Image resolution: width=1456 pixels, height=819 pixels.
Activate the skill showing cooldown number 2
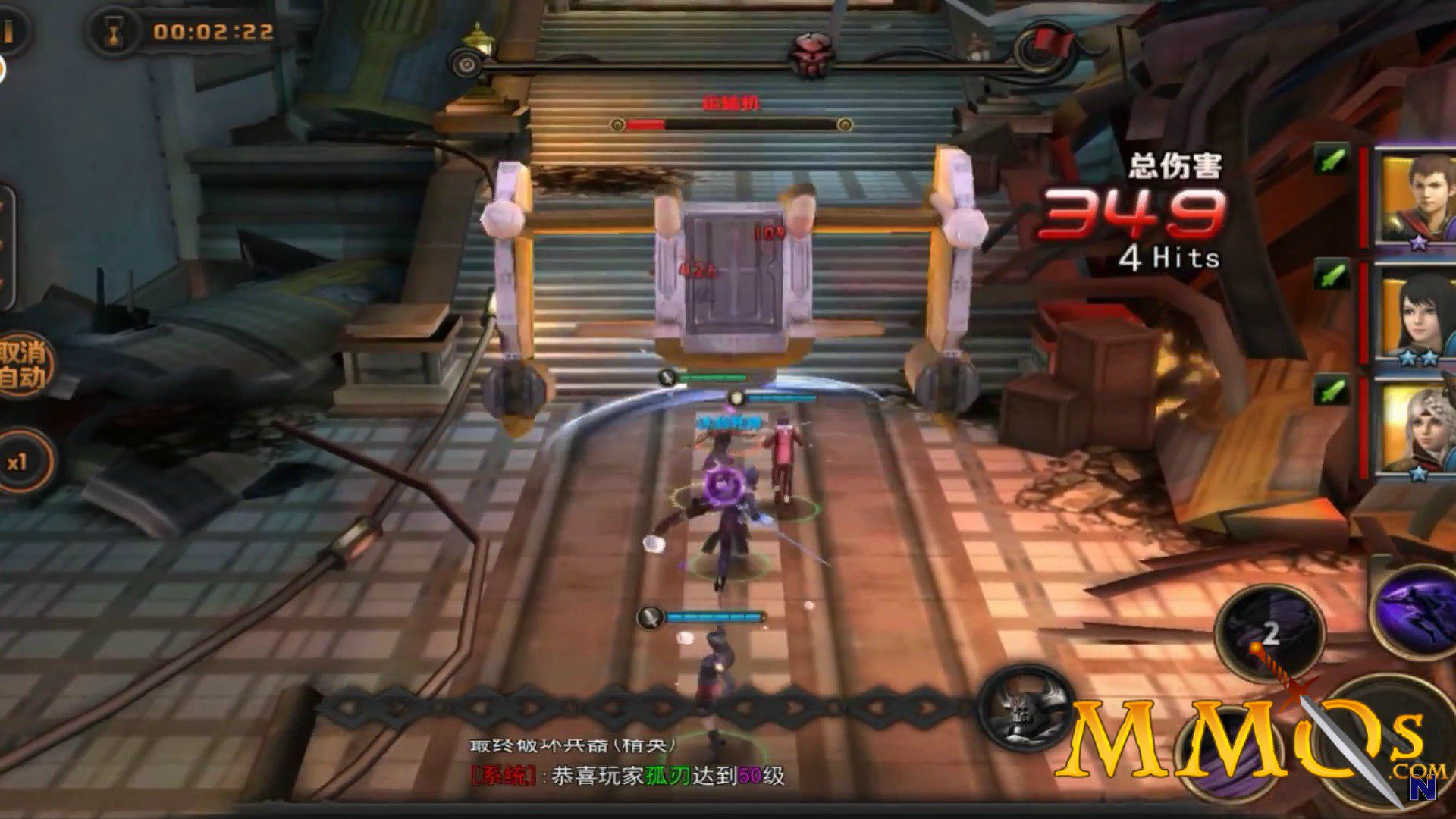click(1269, 634)
